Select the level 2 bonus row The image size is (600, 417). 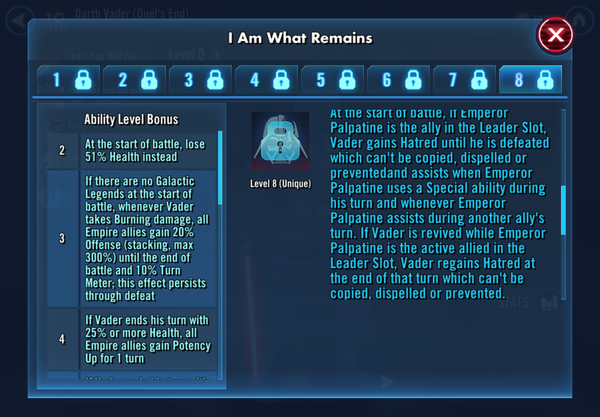(x=133, y=150)
